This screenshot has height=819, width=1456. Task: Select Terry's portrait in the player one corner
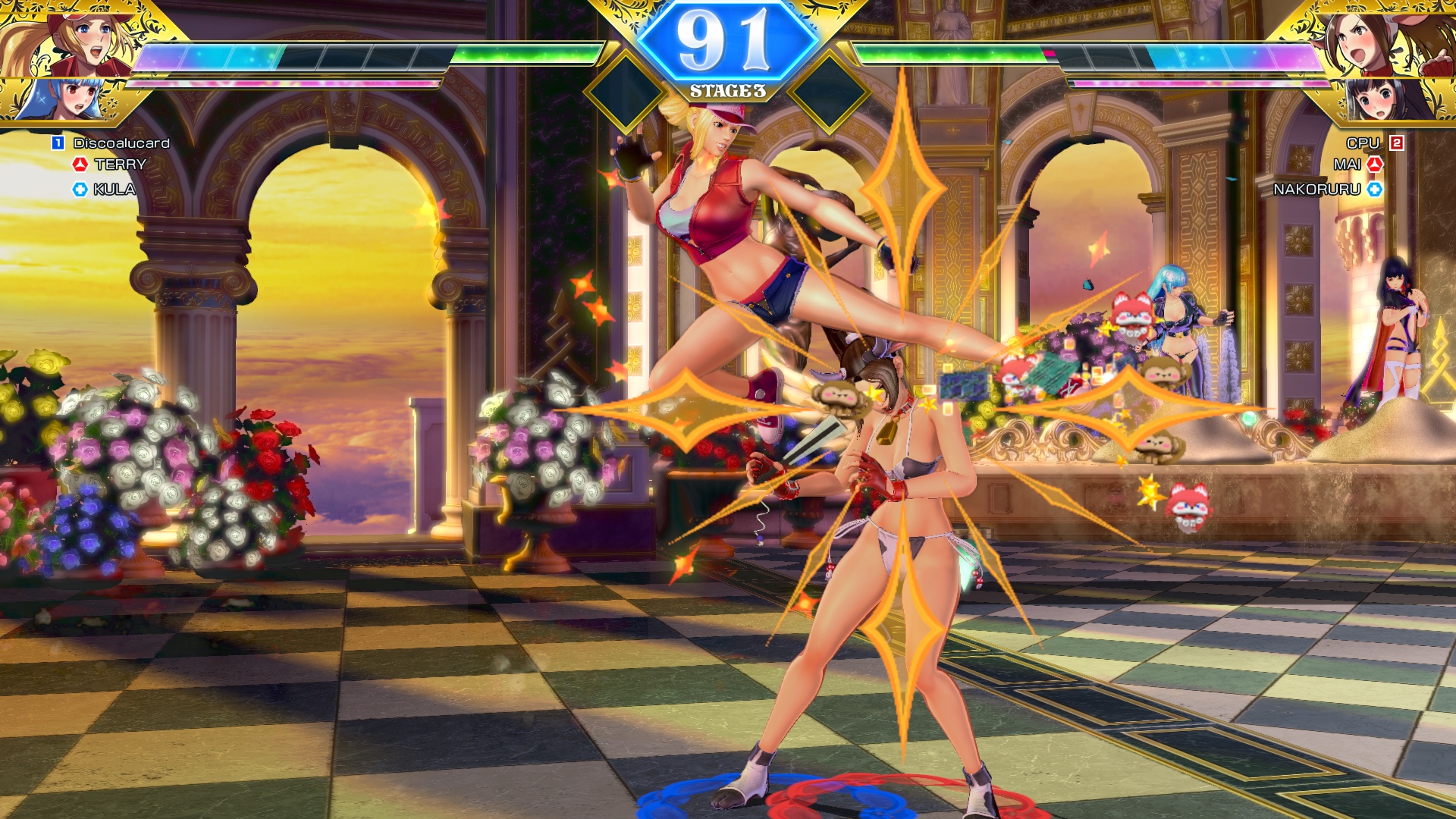[x=72, y=39]
